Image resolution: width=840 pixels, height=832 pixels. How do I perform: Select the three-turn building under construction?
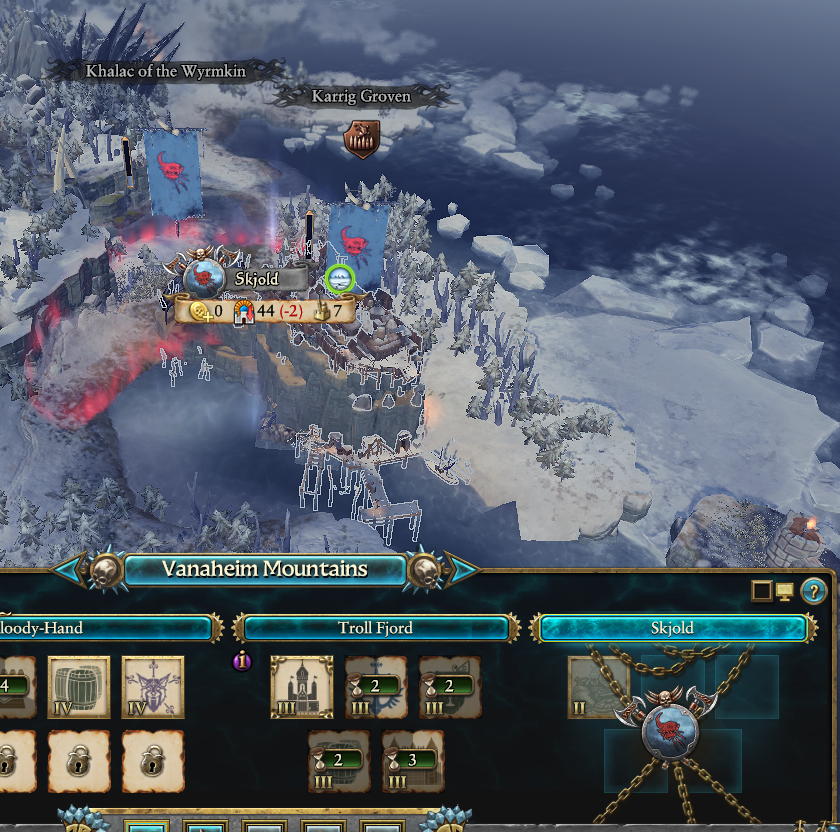[413, 761]
